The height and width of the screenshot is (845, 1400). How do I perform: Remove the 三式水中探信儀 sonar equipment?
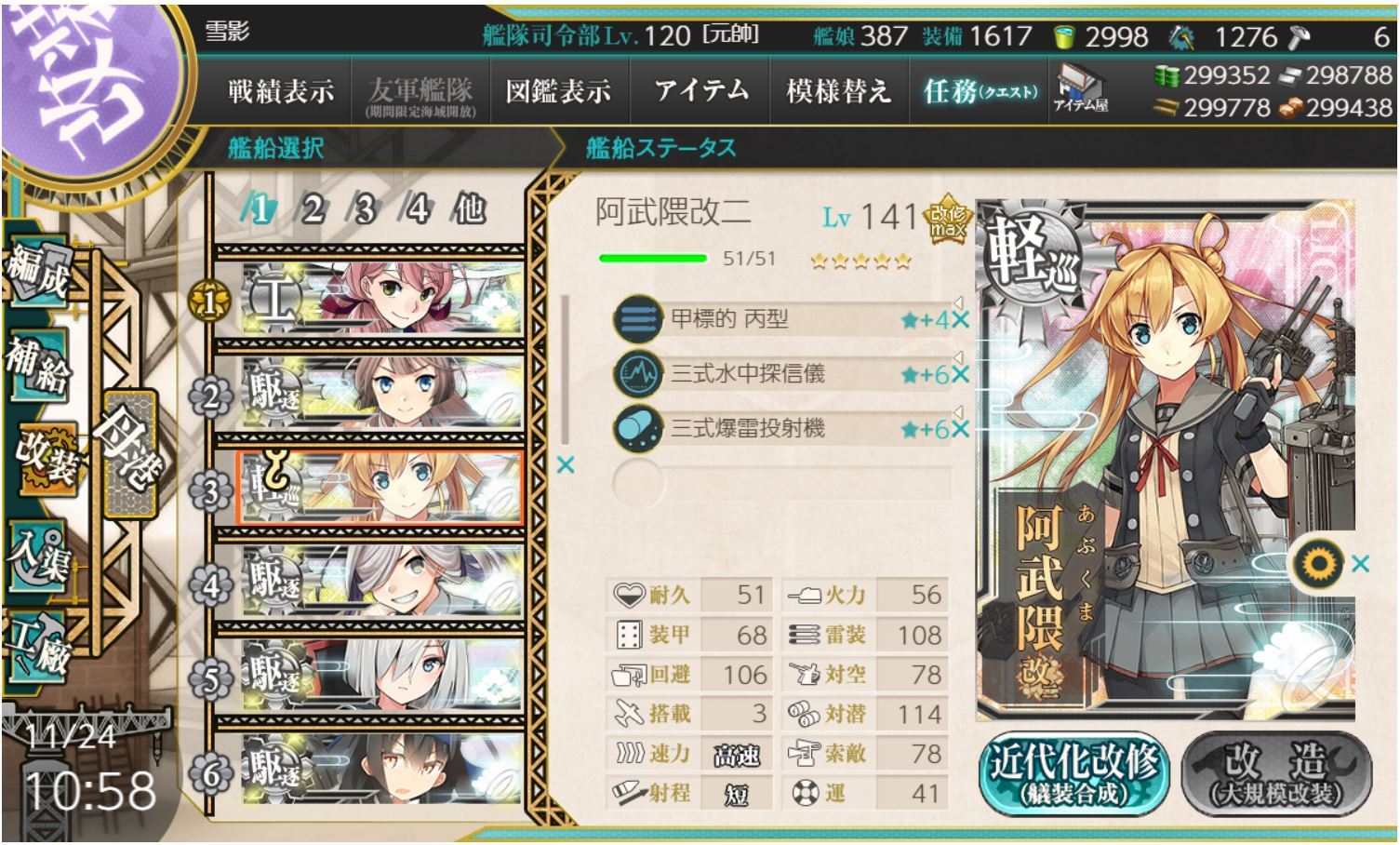(x=960, y=374)
